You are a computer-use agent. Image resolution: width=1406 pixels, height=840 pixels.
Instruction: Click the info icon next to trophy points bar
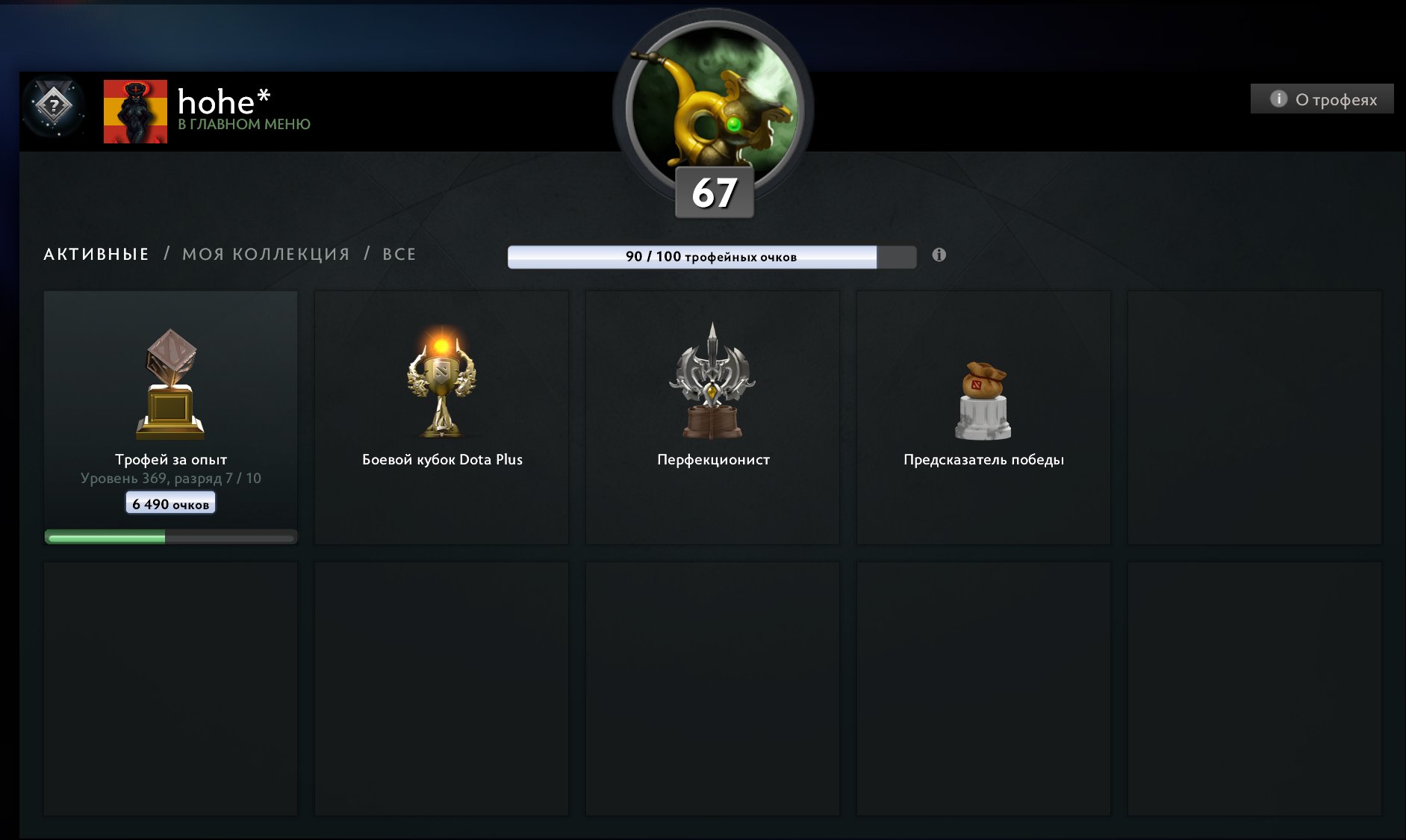coord(939,255)
